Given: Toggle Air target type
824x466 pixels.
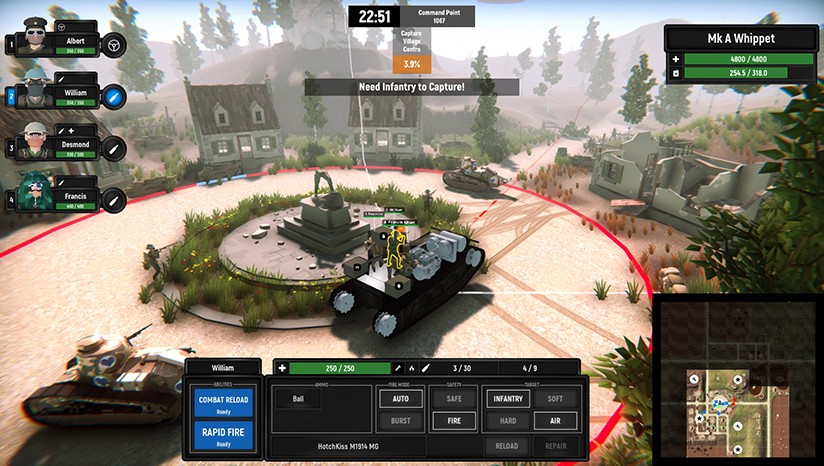Looking at the screenshot, I should coord(555,421).
